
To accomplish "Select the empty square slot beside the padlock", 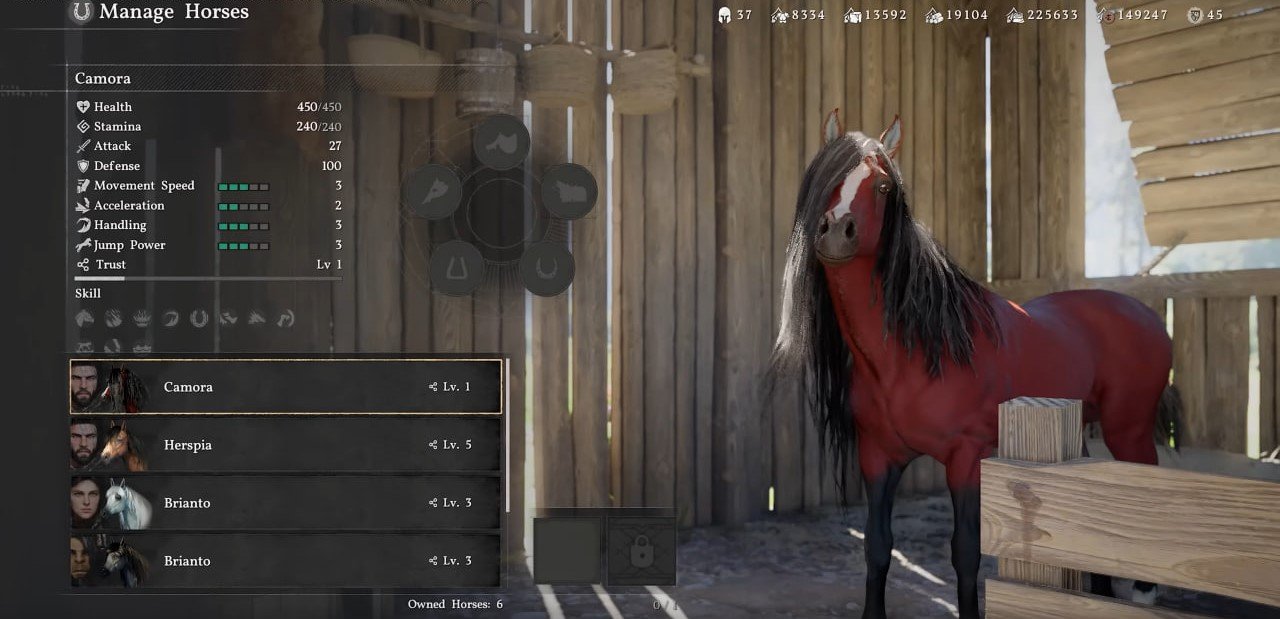I will [567, 551].
